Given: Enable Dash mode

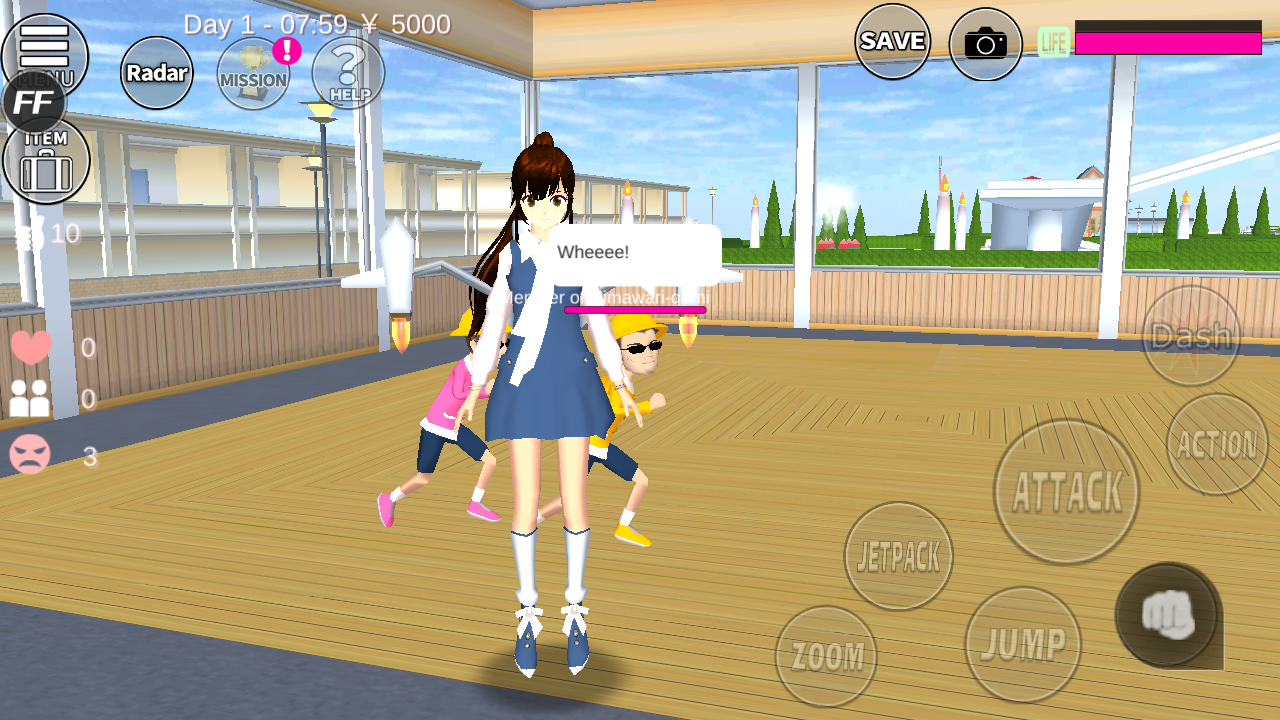Looking at the screenshot, I should tap(1193, 337).
